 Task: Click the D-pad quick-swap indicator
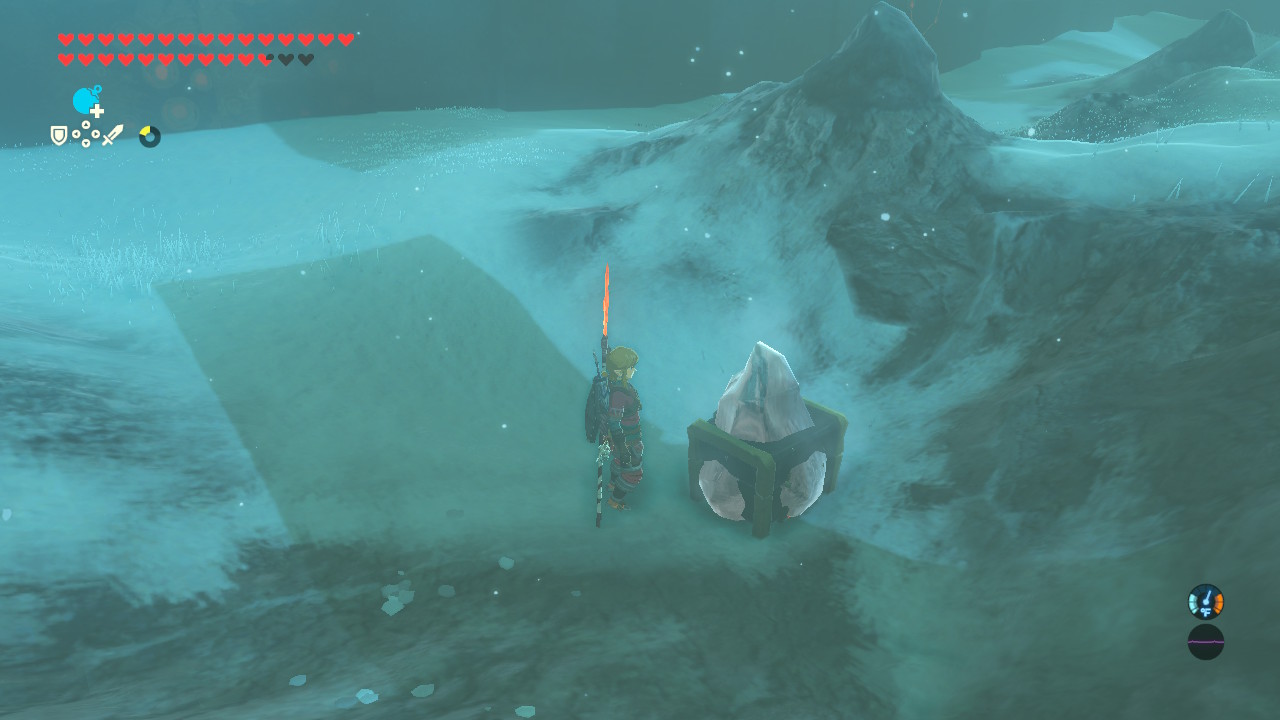(x=86, y=133)
